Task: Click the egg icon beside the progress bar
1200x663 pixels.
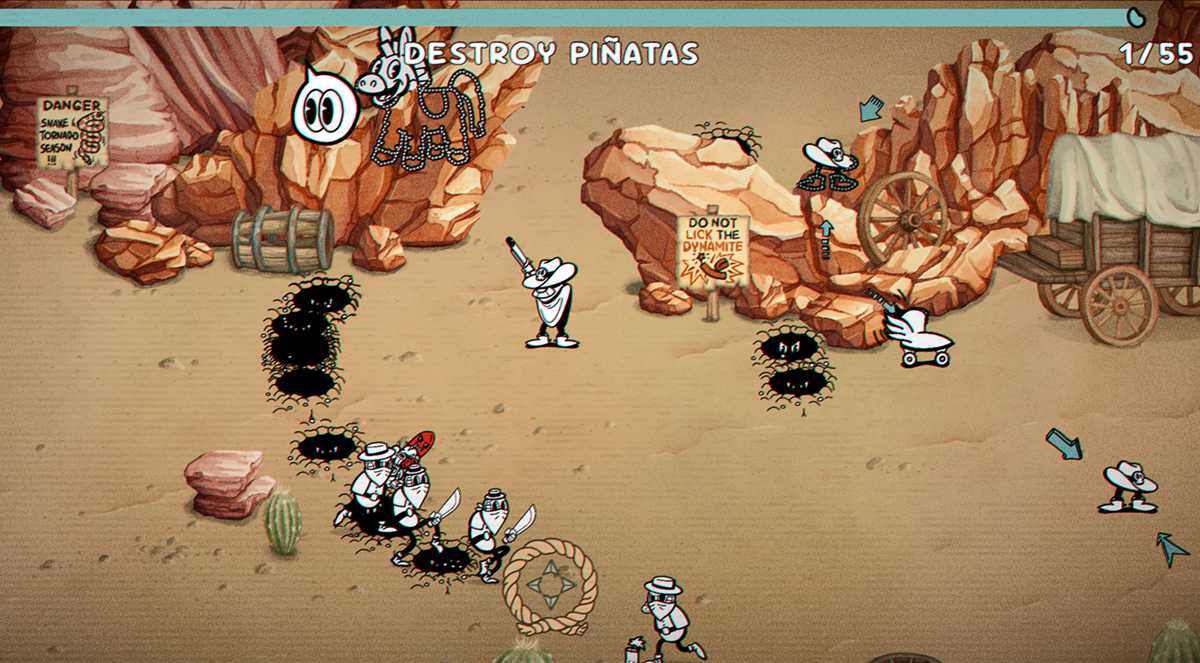Action: pos(1135,16)
